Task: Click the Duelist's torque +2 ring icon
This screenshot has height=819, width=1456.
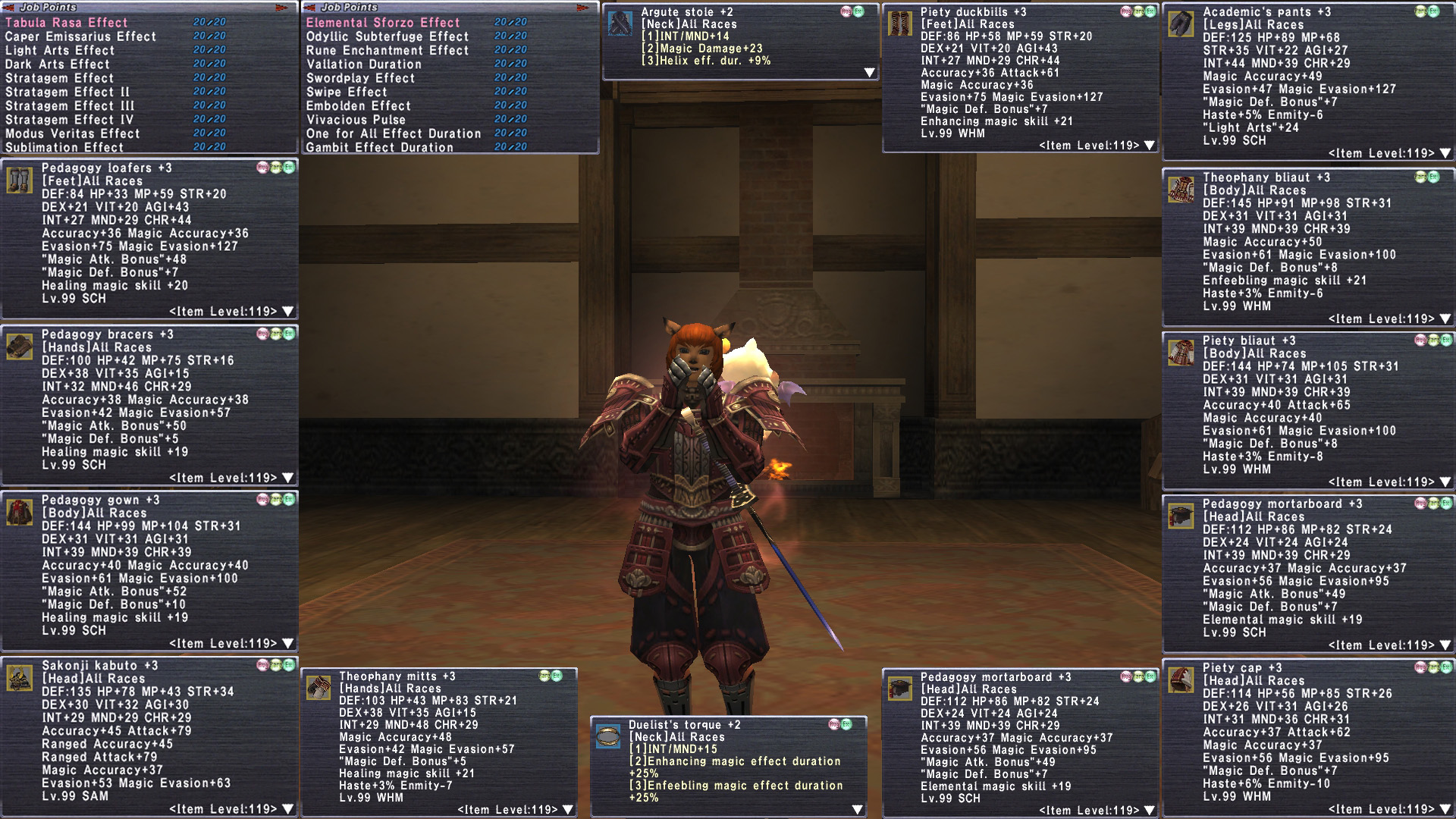Action: (x=607, y=736)
